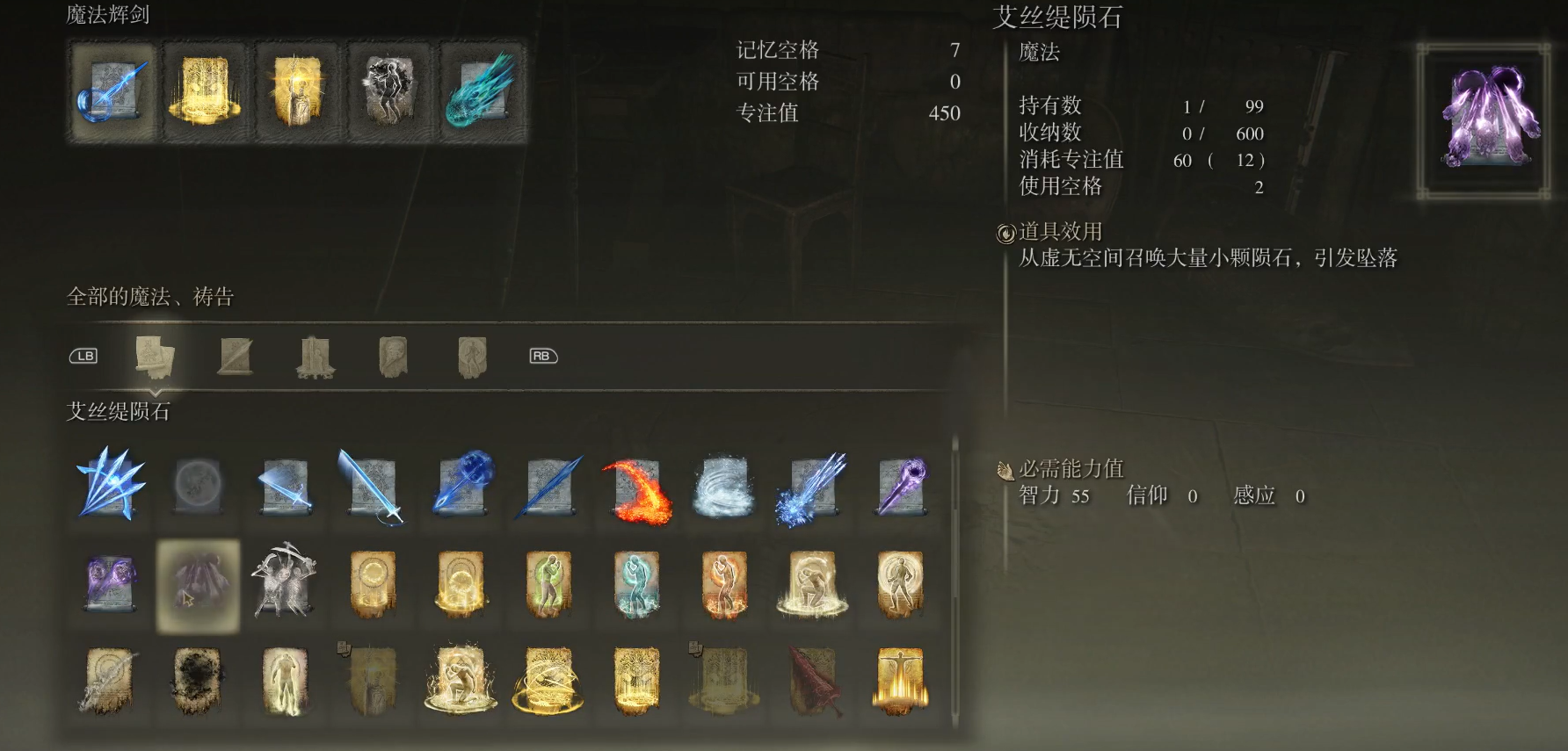The width and height of the screenshot is (1568, 751).
Task: Click the LB button prompt to change category
Action: [83, 356]
